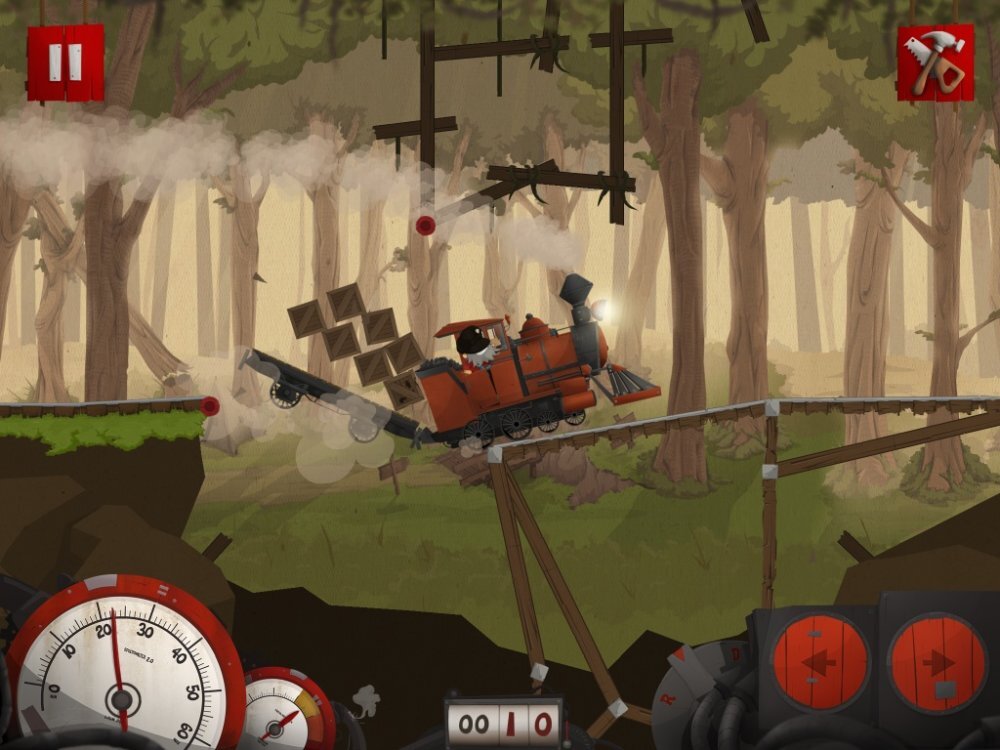
Task: Open the hammer and saw build mode
Action: point(935,62)
